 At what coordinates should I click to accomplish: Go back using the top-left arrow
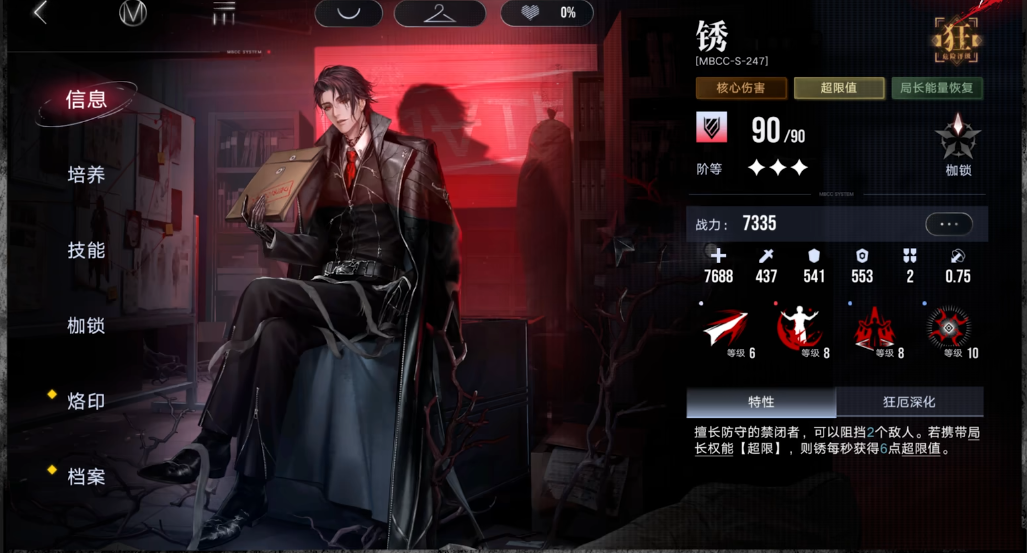40,13
